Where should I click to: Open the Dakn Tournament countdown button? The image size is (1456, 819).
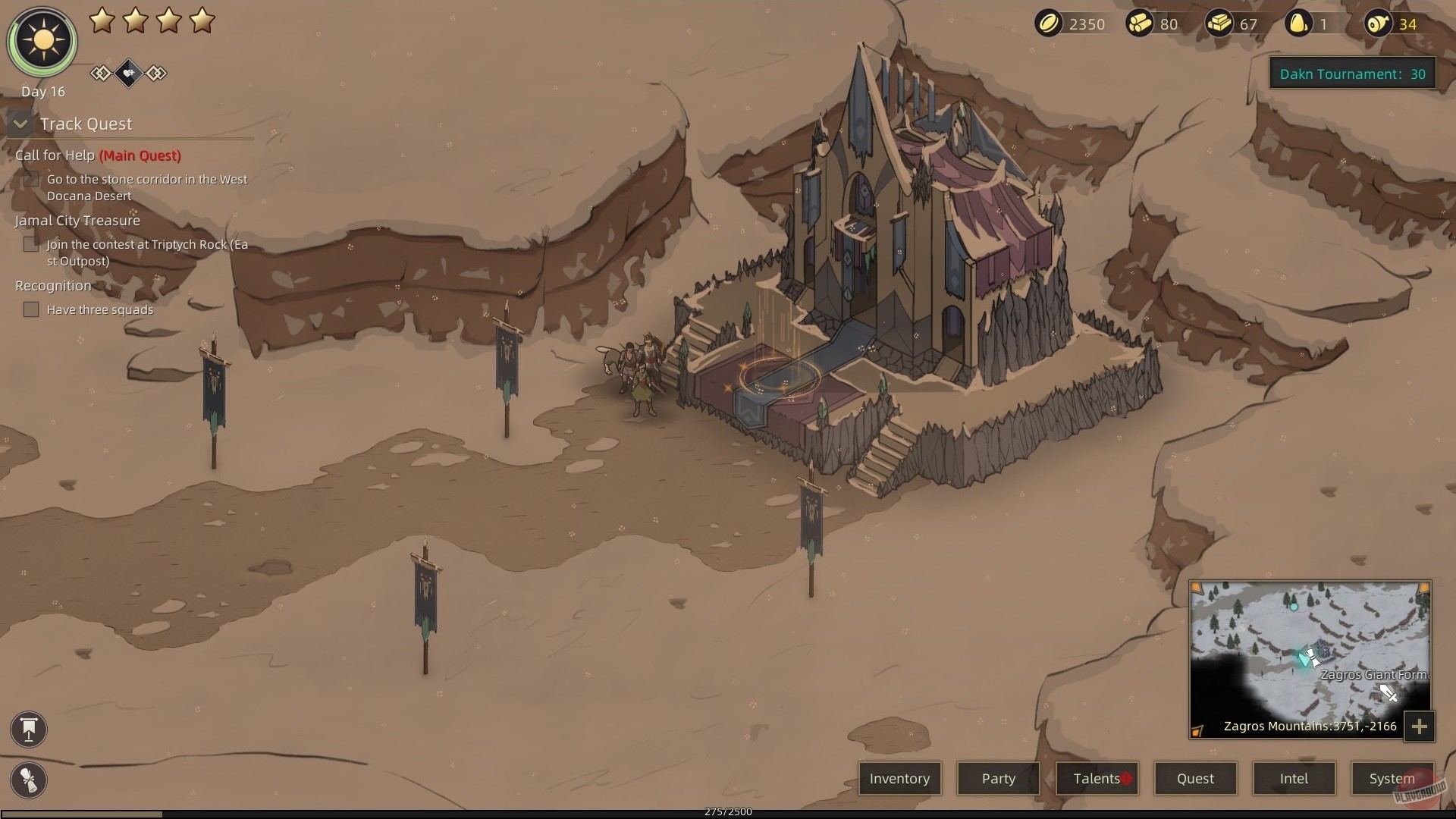1354,74
